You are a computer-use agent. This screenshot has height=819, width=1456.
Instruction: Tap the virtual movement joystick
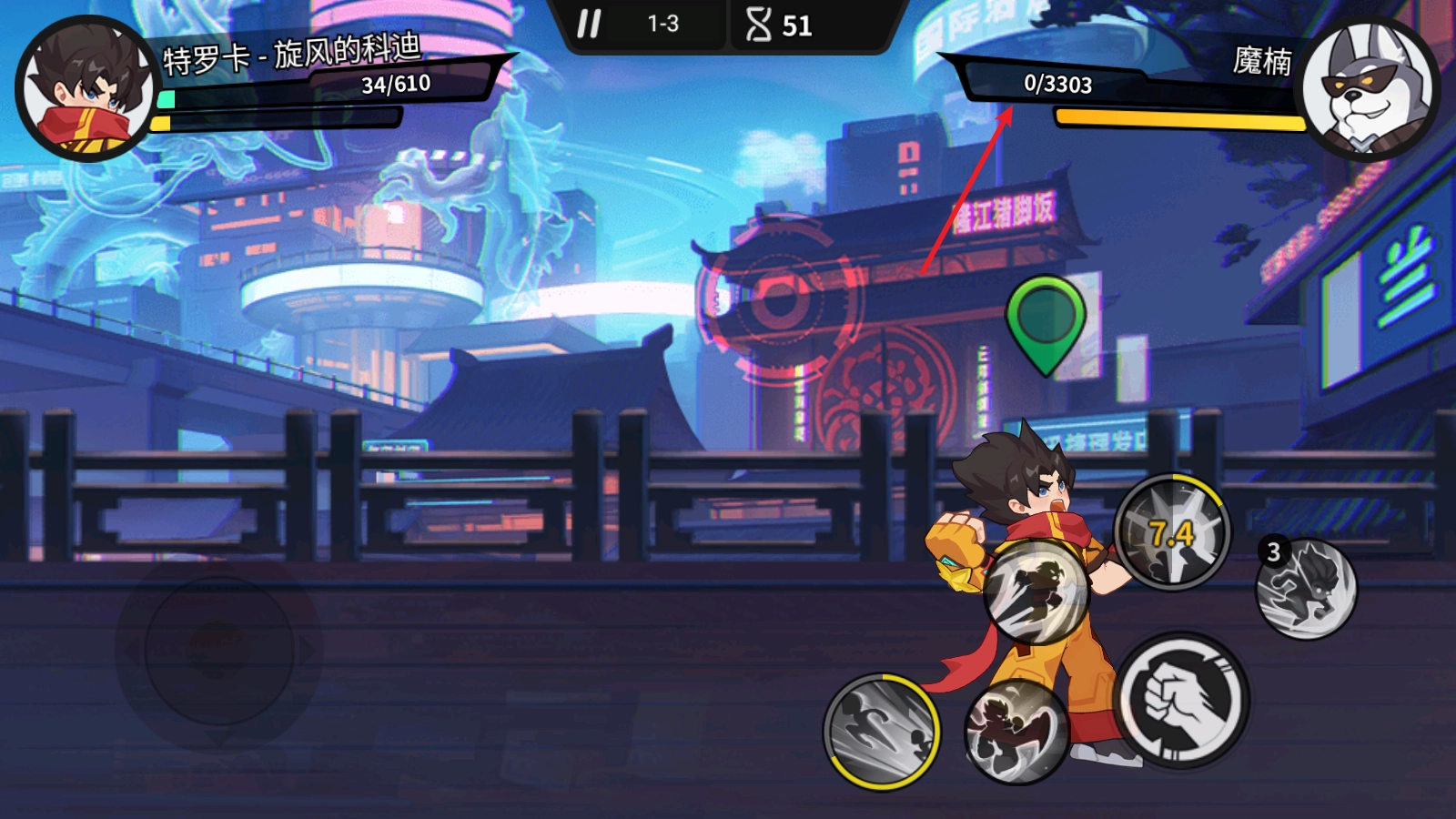(218, 650)
